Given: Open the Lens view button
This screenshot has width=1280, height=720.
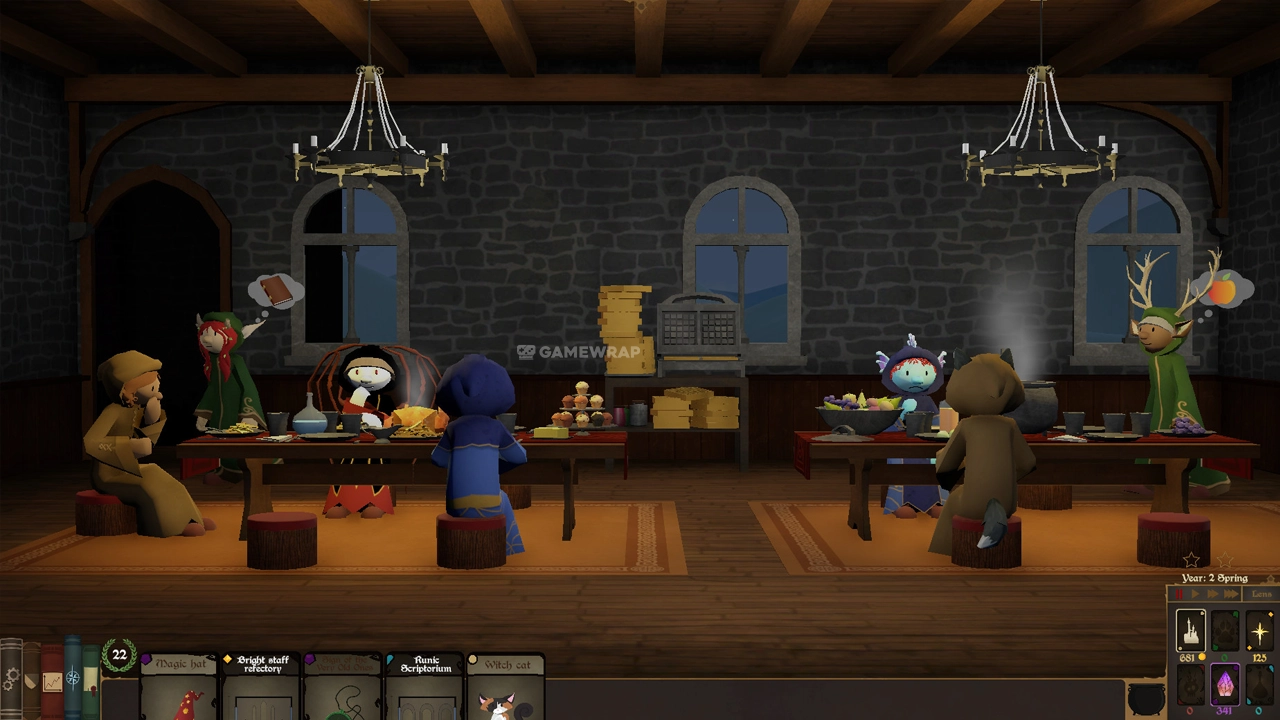Looking at the screenshot, I should click(1261, 595).
